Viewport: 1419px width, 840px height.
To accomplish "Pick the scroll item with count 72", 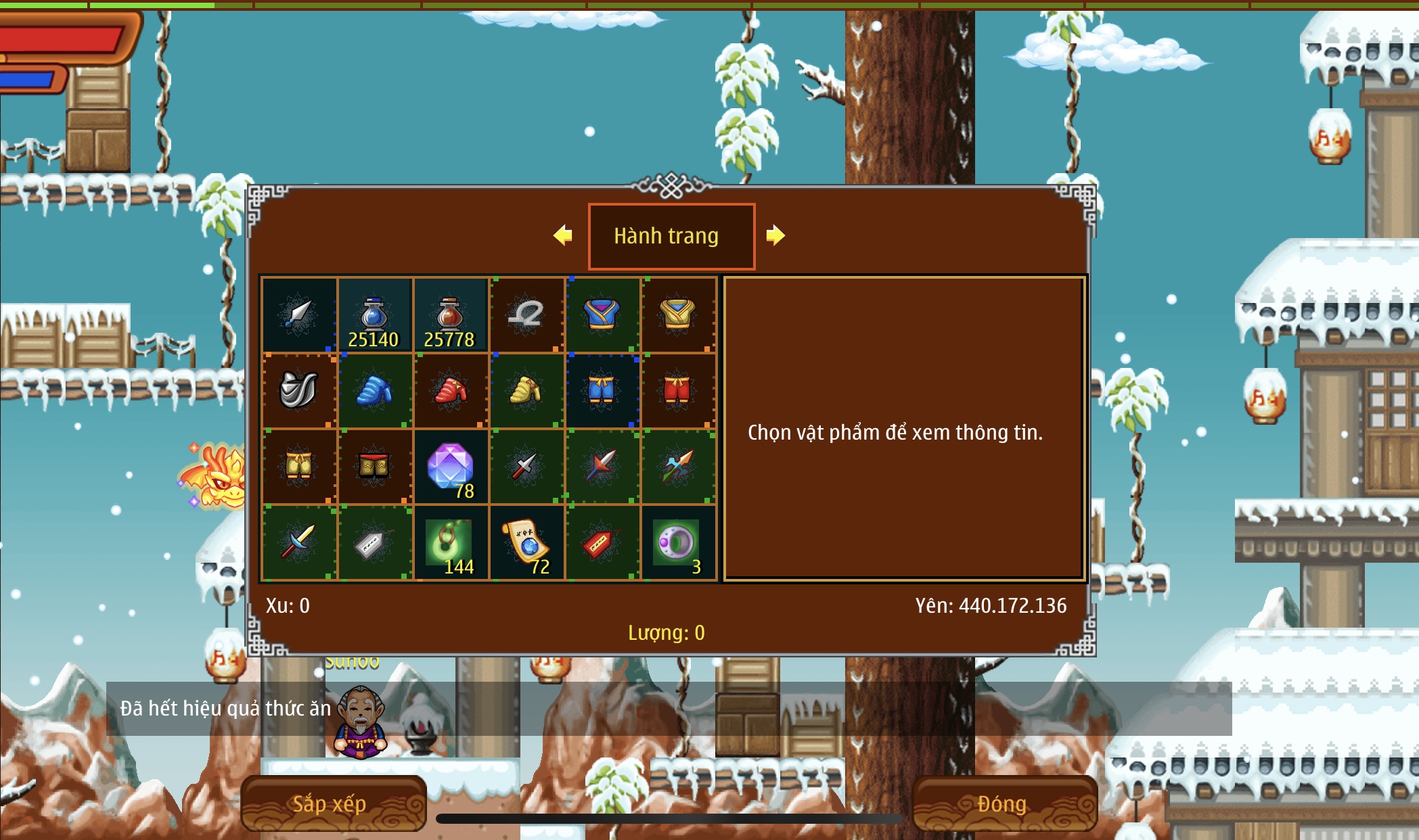I will click(526, 542).
